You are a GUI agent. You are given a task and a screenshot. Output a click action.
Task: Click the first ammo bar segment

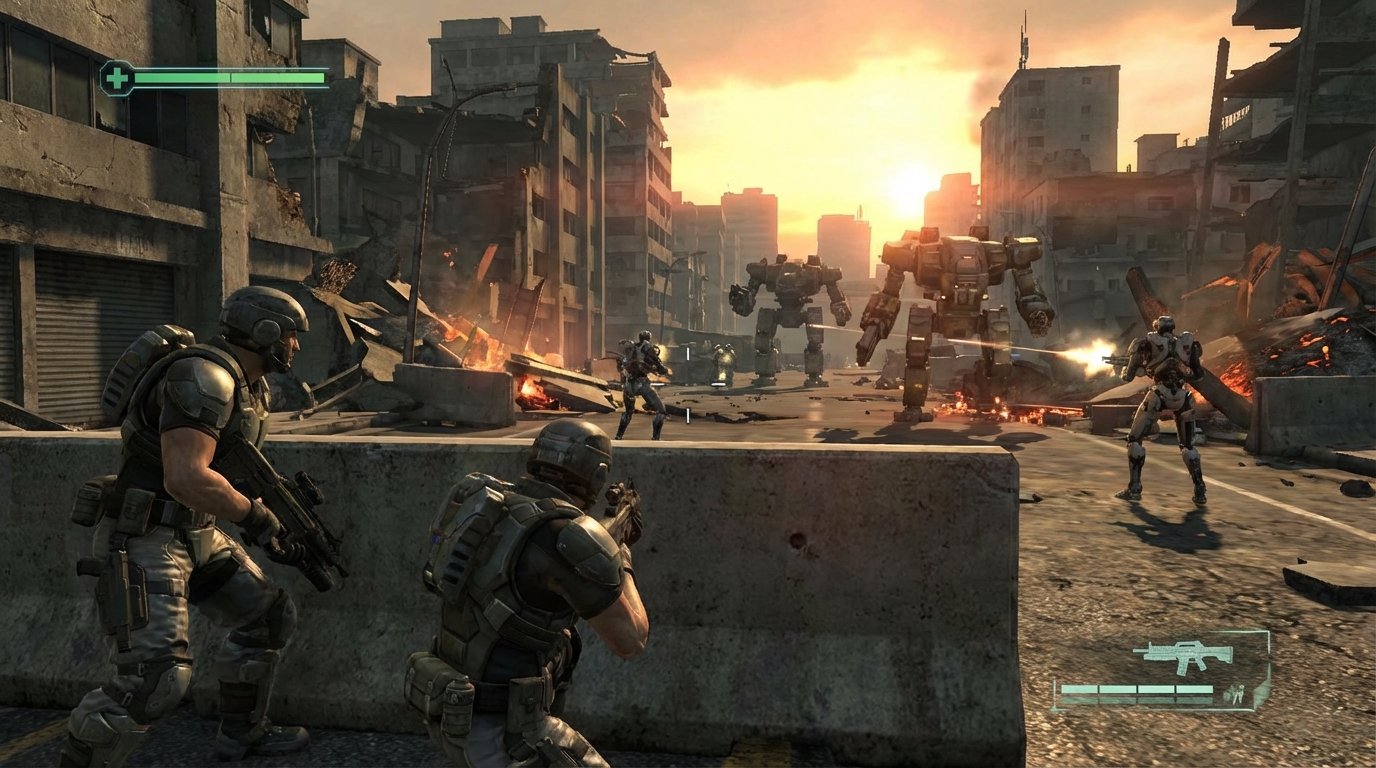[x=1078, y=689]
